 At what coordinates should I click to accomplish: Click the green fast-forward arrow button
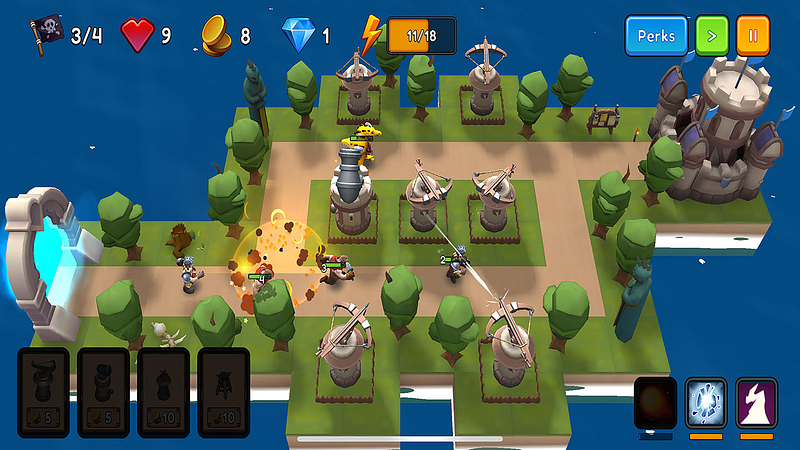pyautogui.click(x=711, y=36)
